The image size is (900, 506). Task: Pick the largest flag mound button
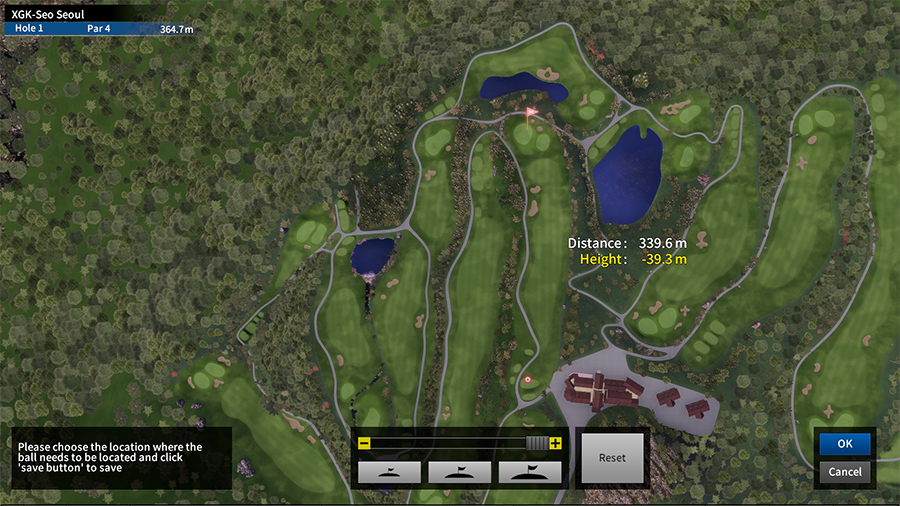530,471
